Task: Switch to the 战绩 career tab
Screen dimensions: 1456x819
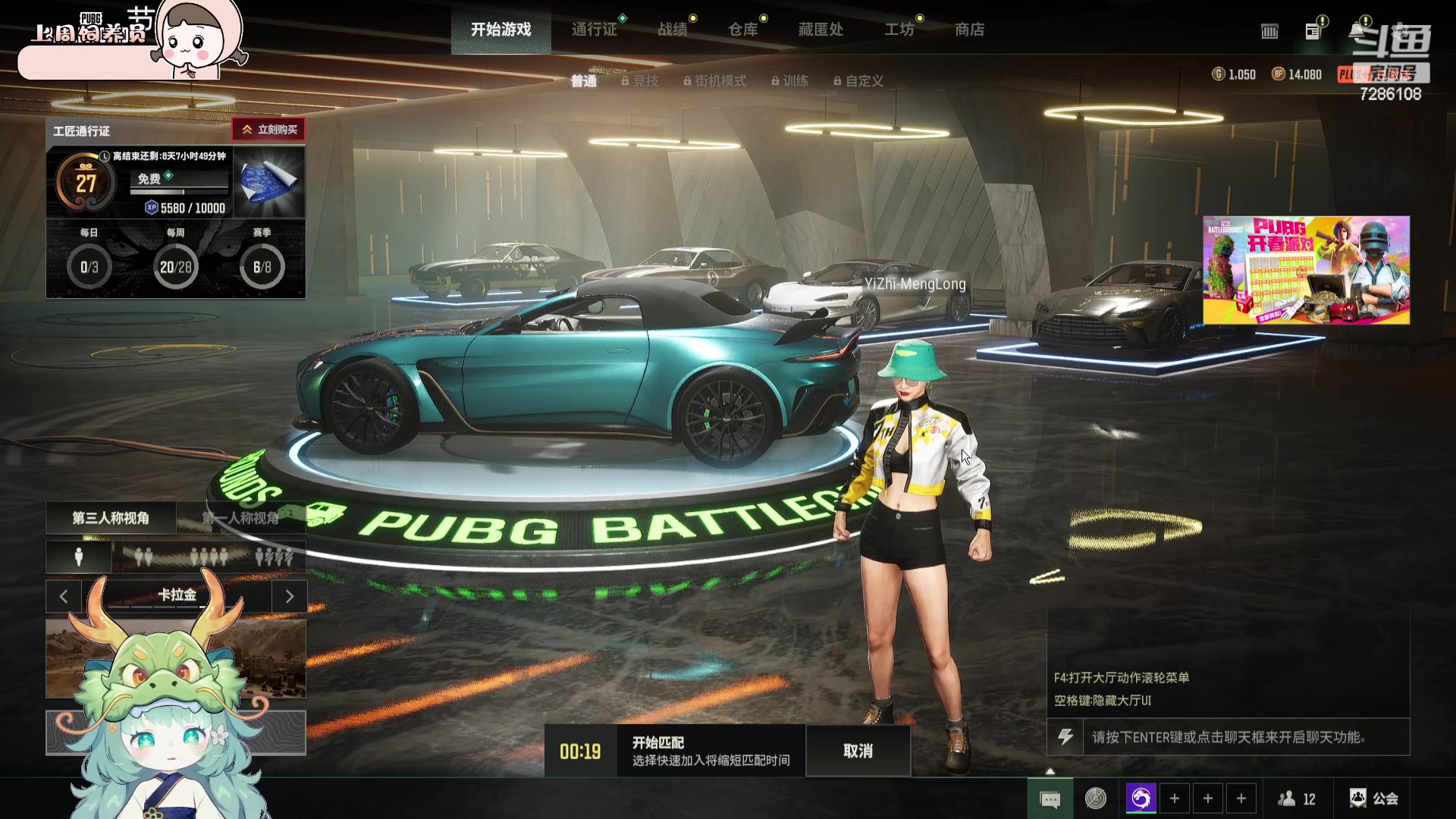Action: point(673,30)
